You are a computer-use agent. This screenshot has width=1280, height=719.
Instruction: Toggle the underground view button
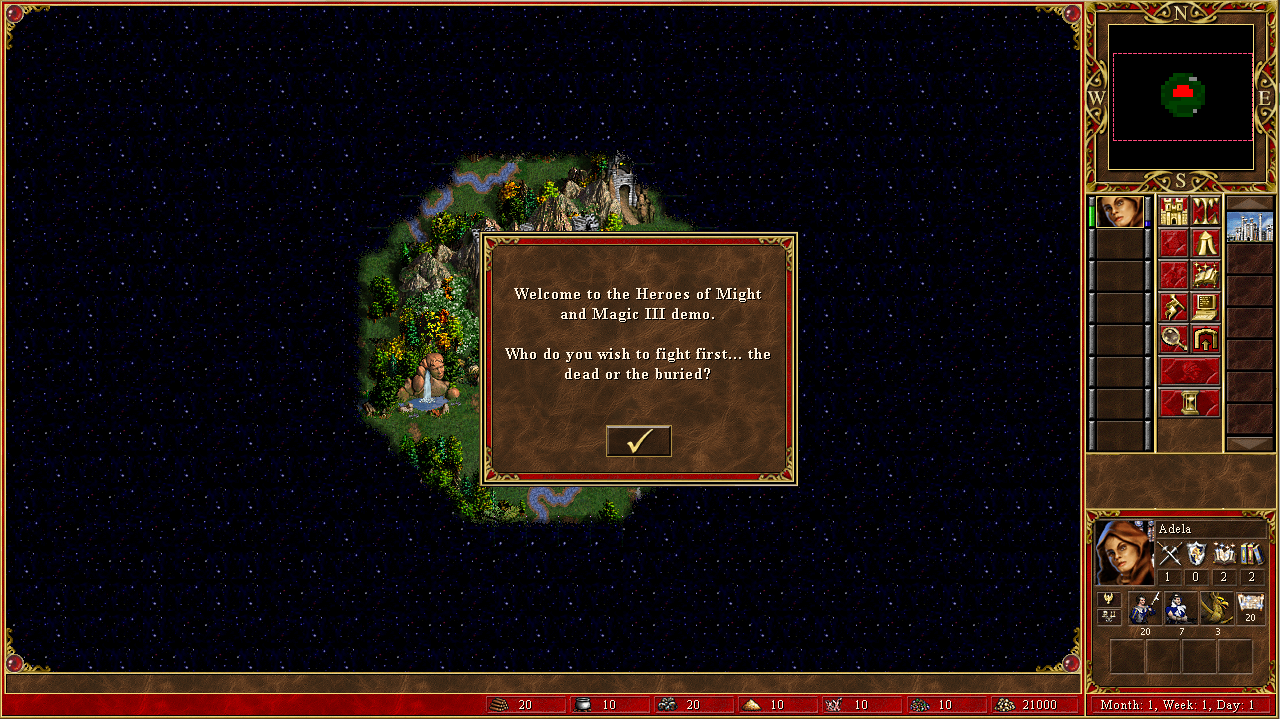point(1205,212)
